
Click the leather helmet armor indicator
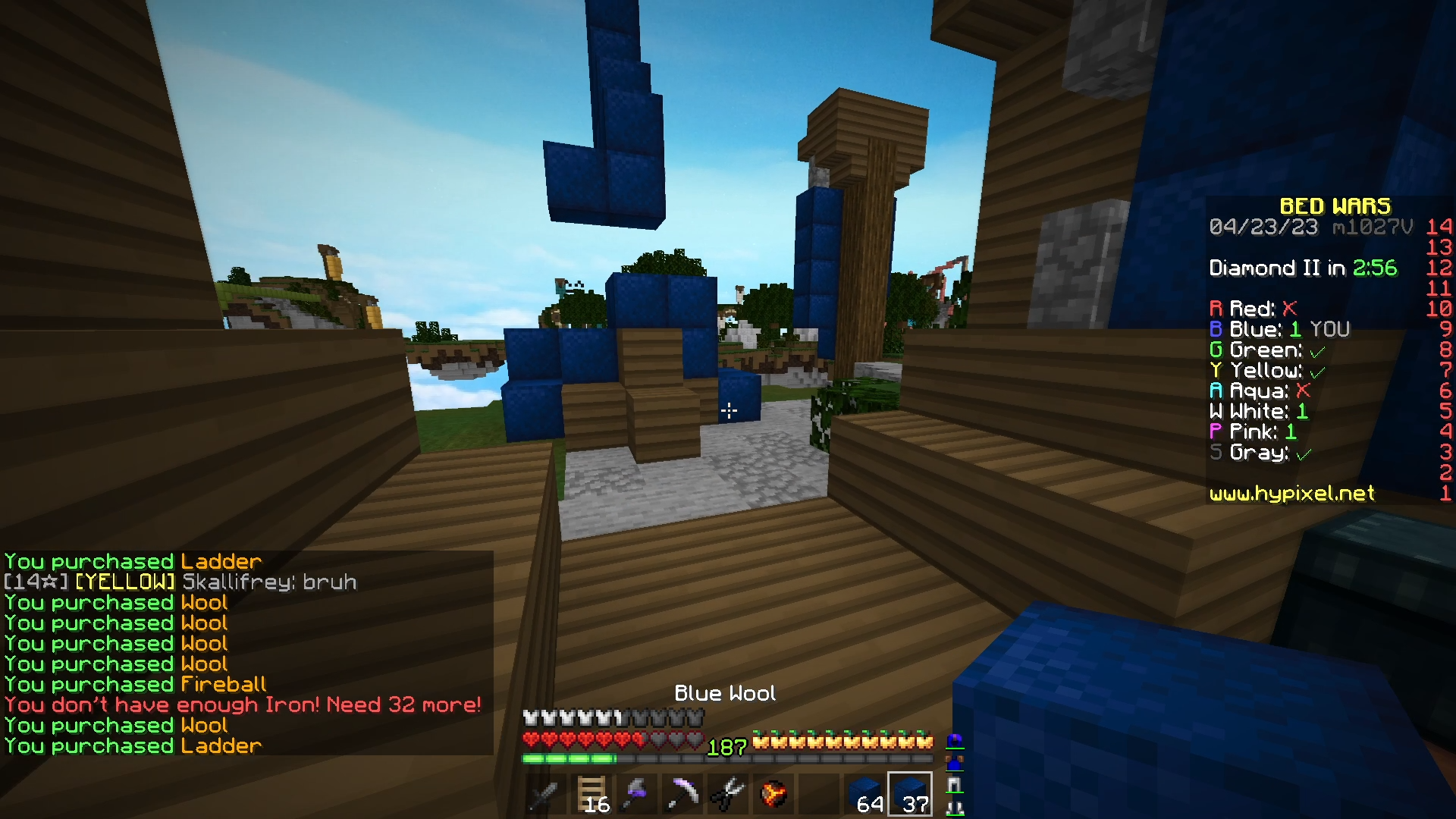pyautogui.click(x=955, y=739)
